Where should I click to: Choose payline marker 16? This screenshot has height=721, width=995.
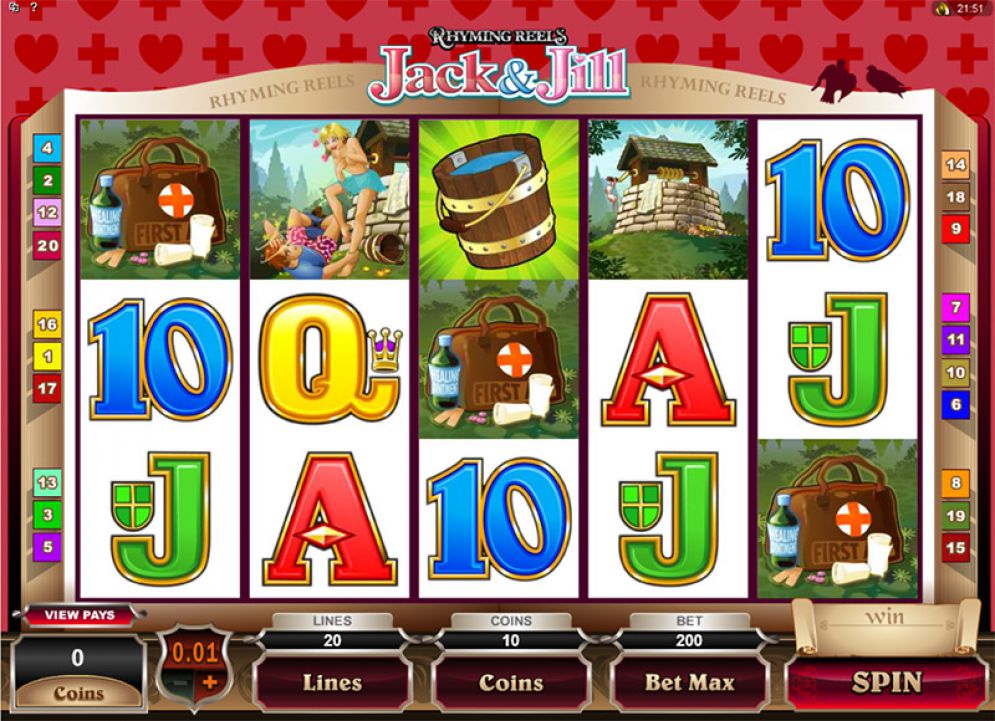(x=47, y=324)
